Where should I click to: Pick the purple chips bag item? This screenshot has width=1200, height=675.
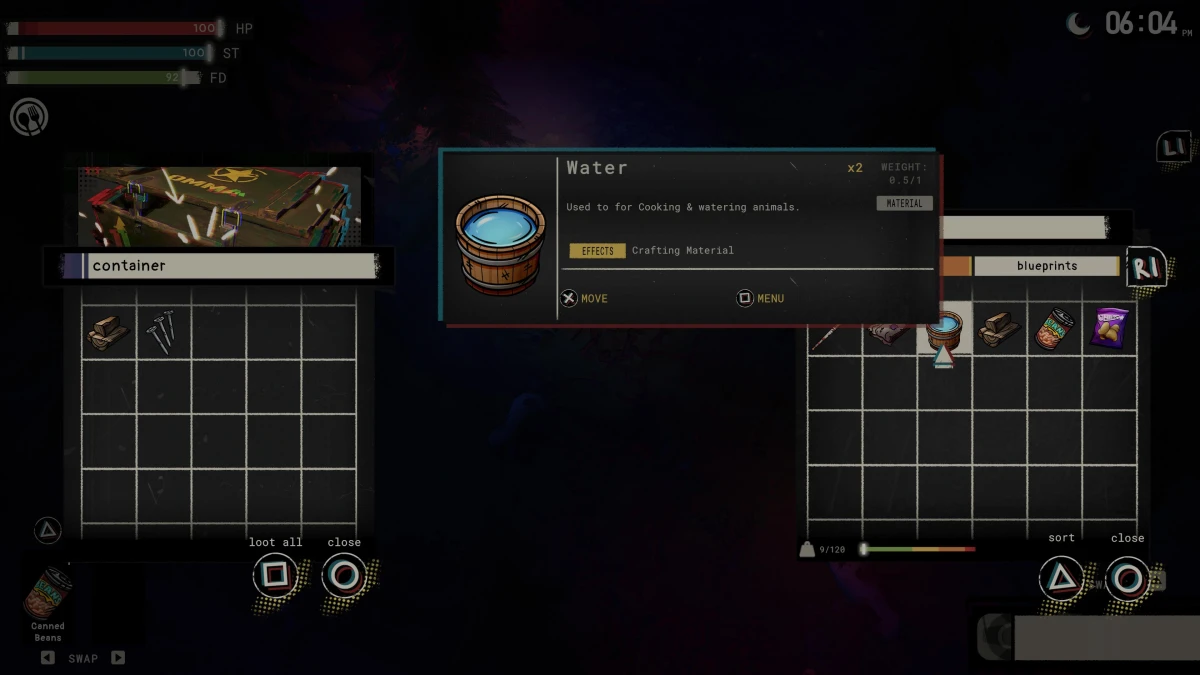(1109, 328)
